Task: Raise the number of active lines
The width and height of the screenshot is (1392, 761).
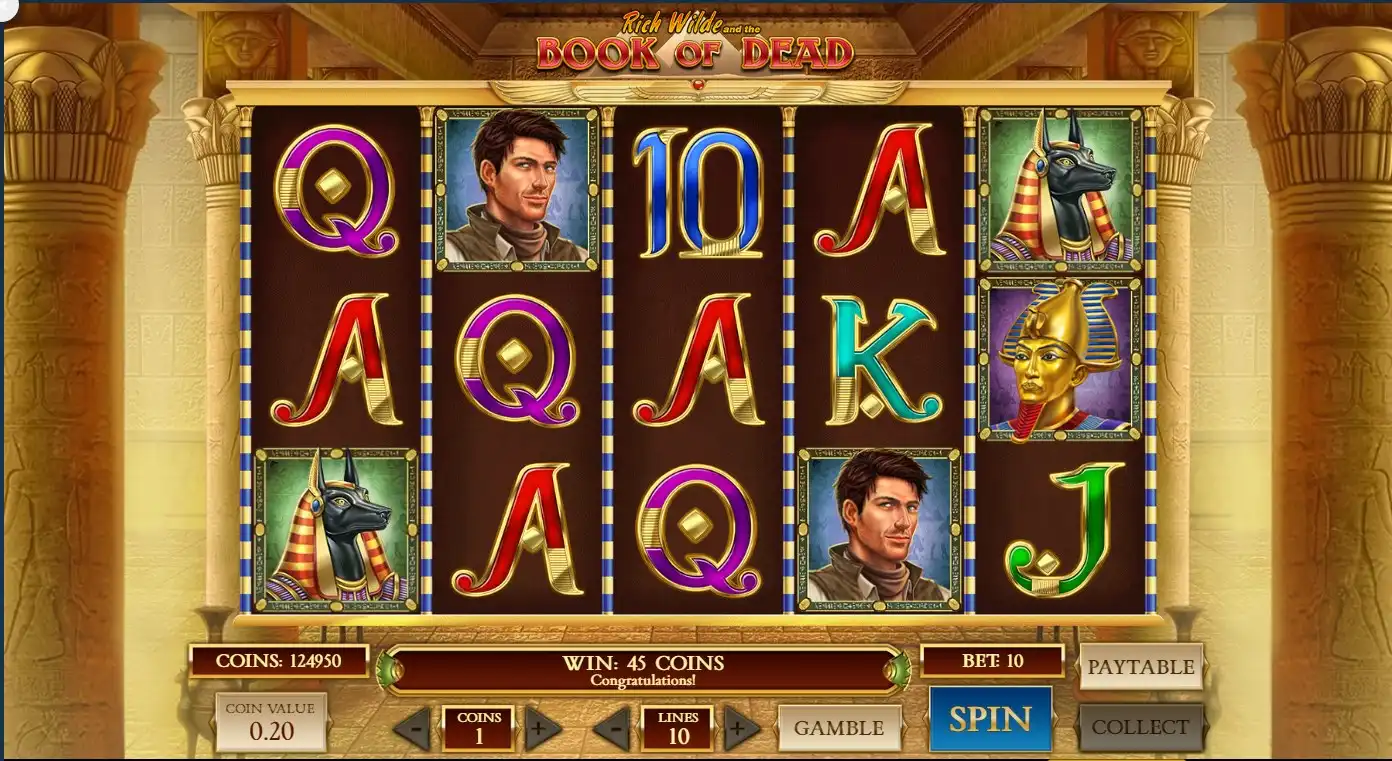Action: click(741, 729)
